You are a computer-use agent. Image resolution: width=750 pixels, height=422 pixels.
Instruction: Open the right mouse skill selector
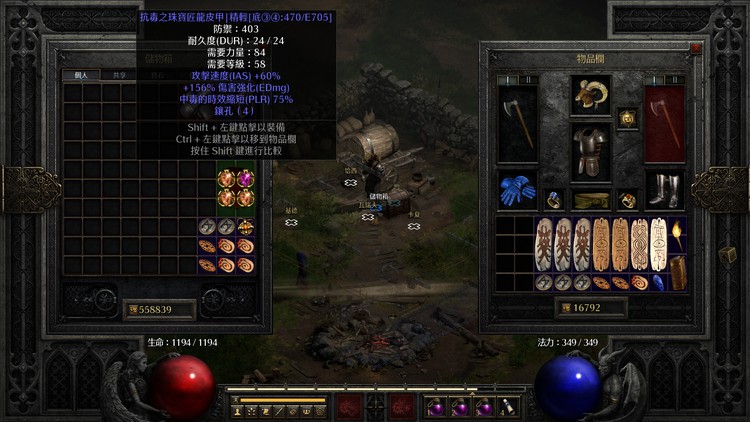click(x=402, y=406)
